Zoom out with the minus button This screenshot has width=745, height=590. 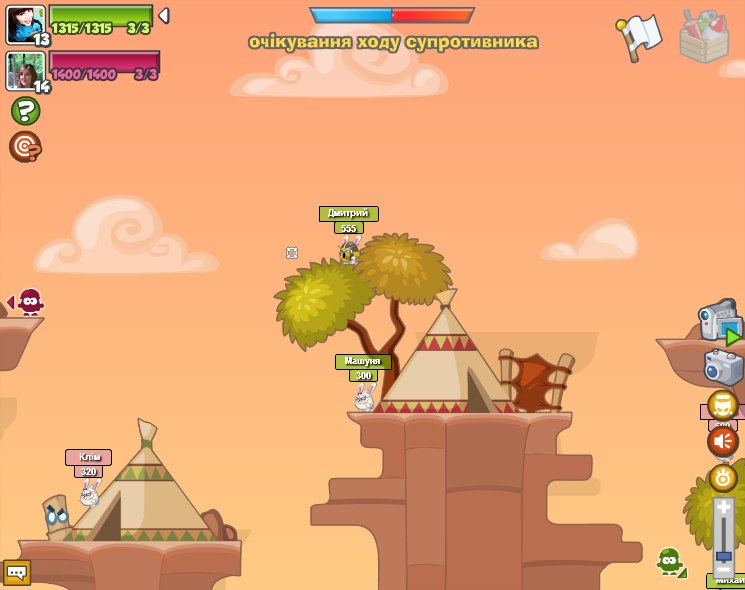(x=724, y=568)
